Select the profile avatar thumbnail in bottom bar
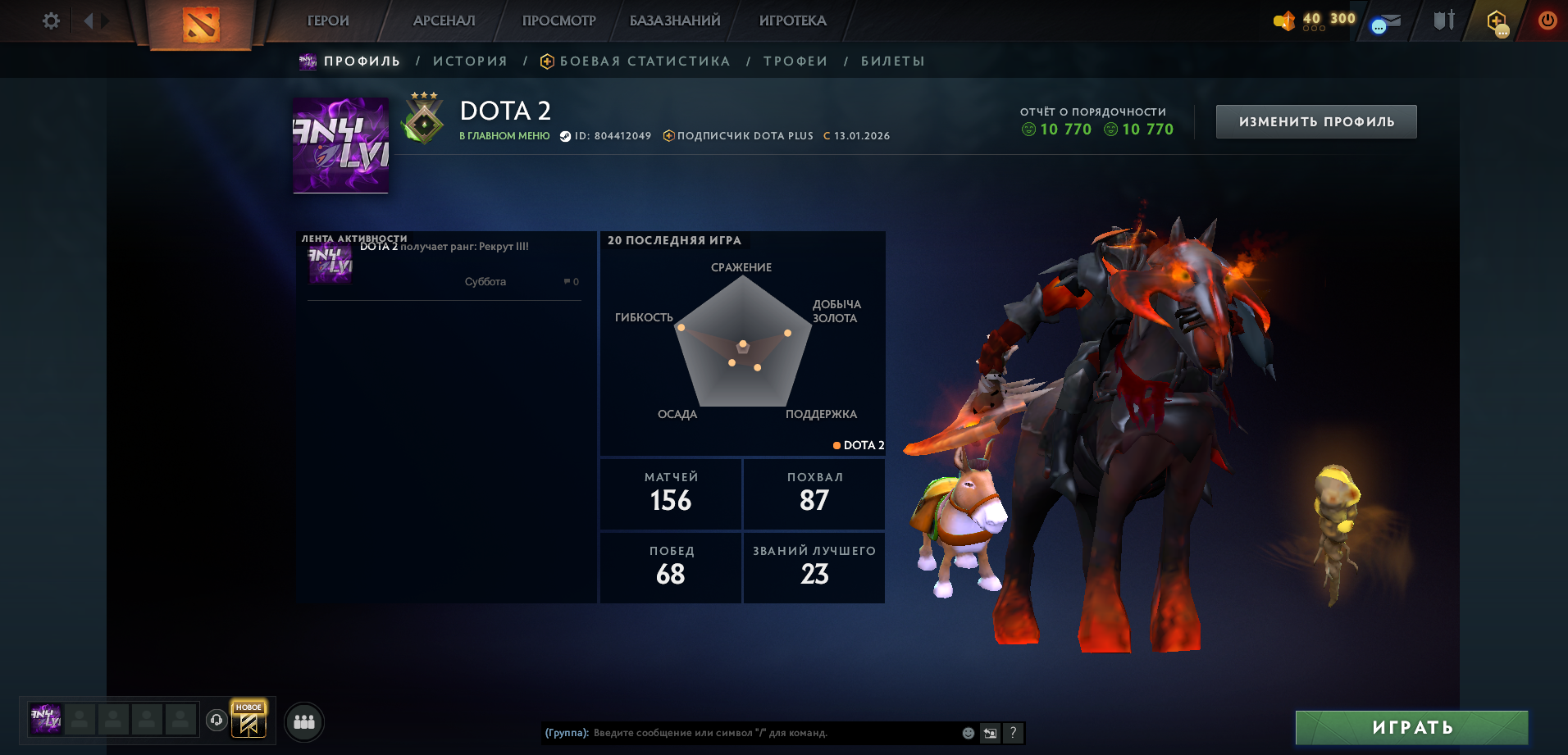The image size is (1568, 755). coord(46,721)
